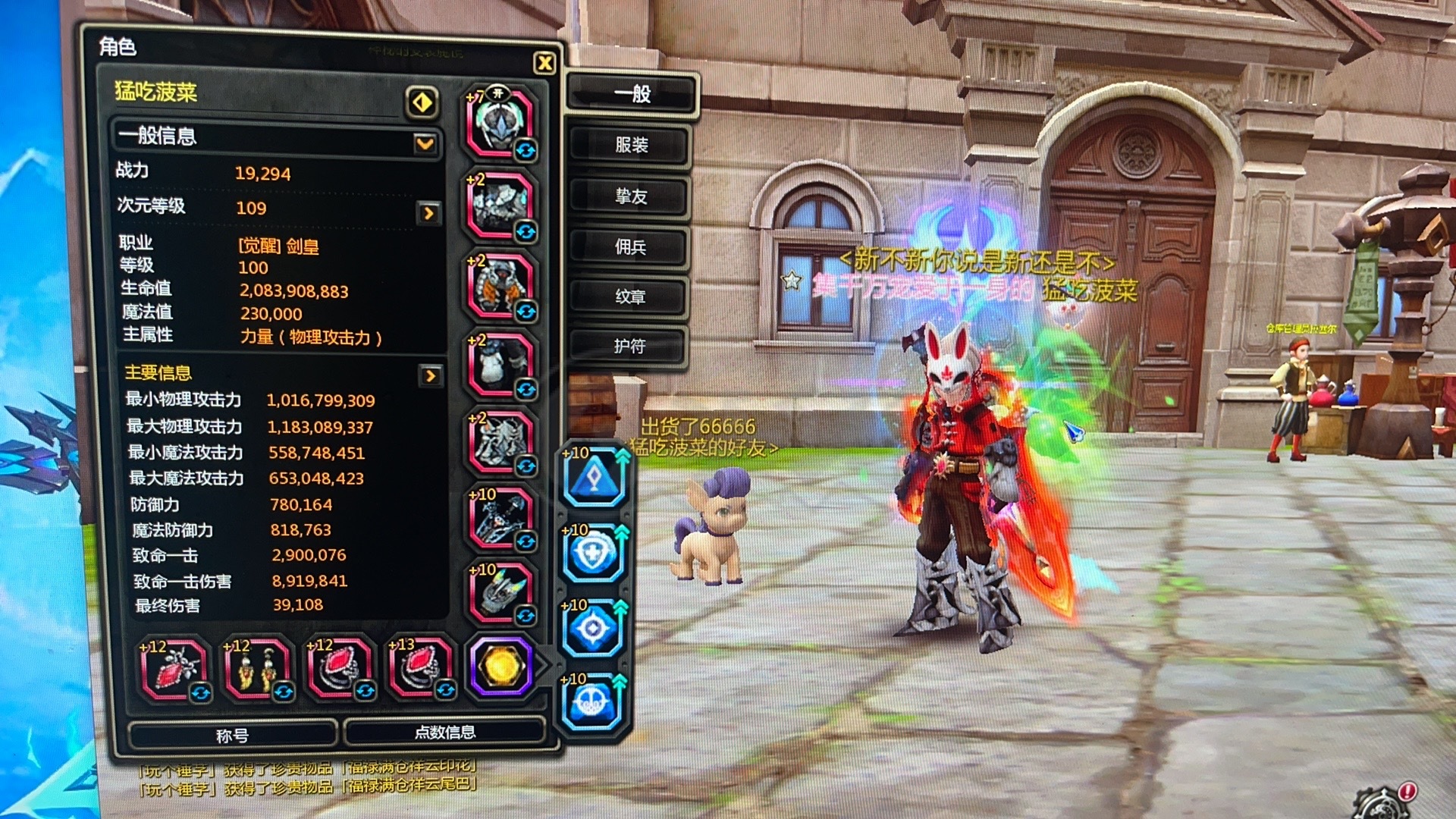Select the +7 helmet equipment slot
This screenshot has width=1456, height=819.
point(500,123)
